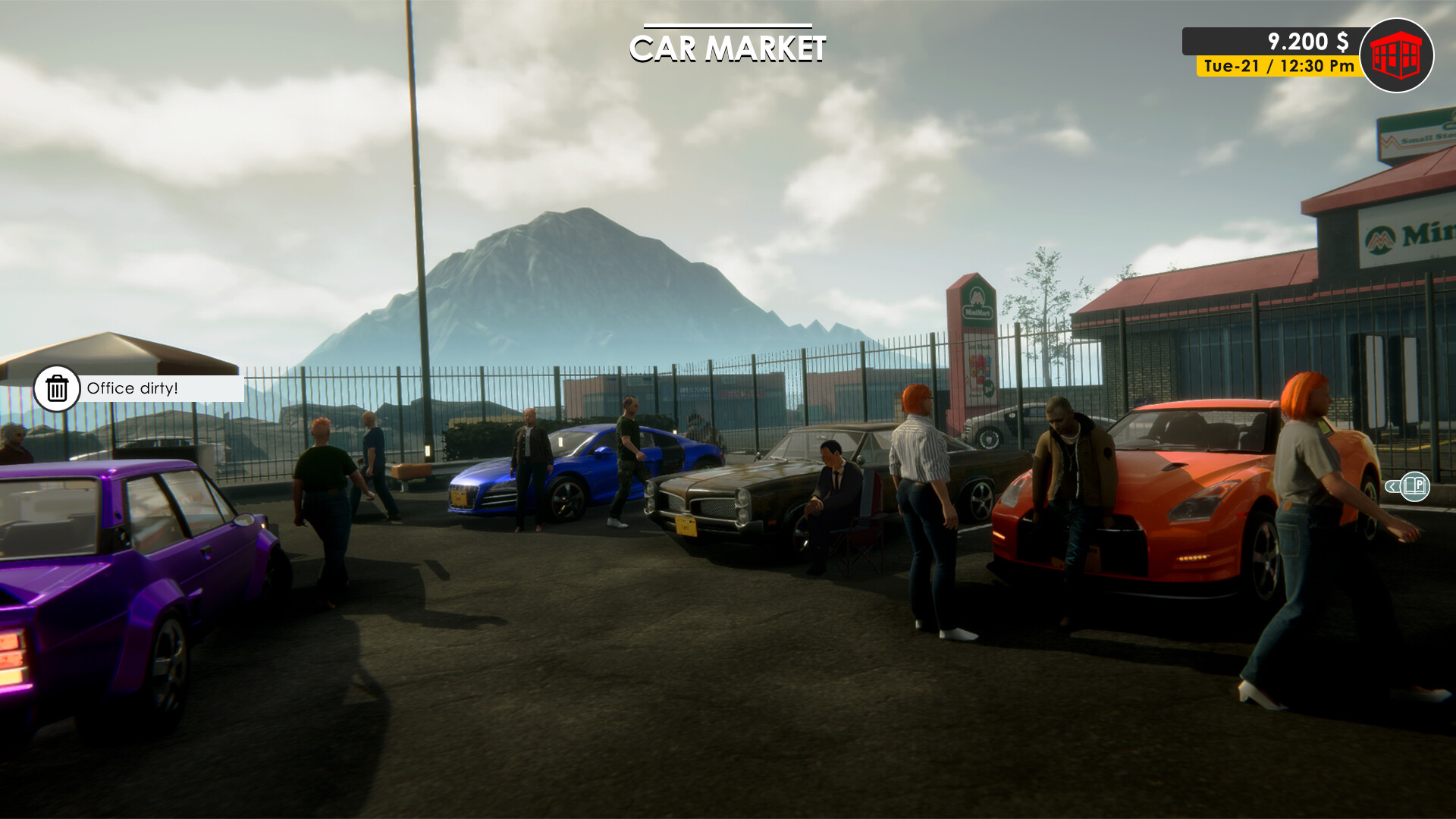
Task: Click the trash can icon on the notification
Action: [57, 390]
